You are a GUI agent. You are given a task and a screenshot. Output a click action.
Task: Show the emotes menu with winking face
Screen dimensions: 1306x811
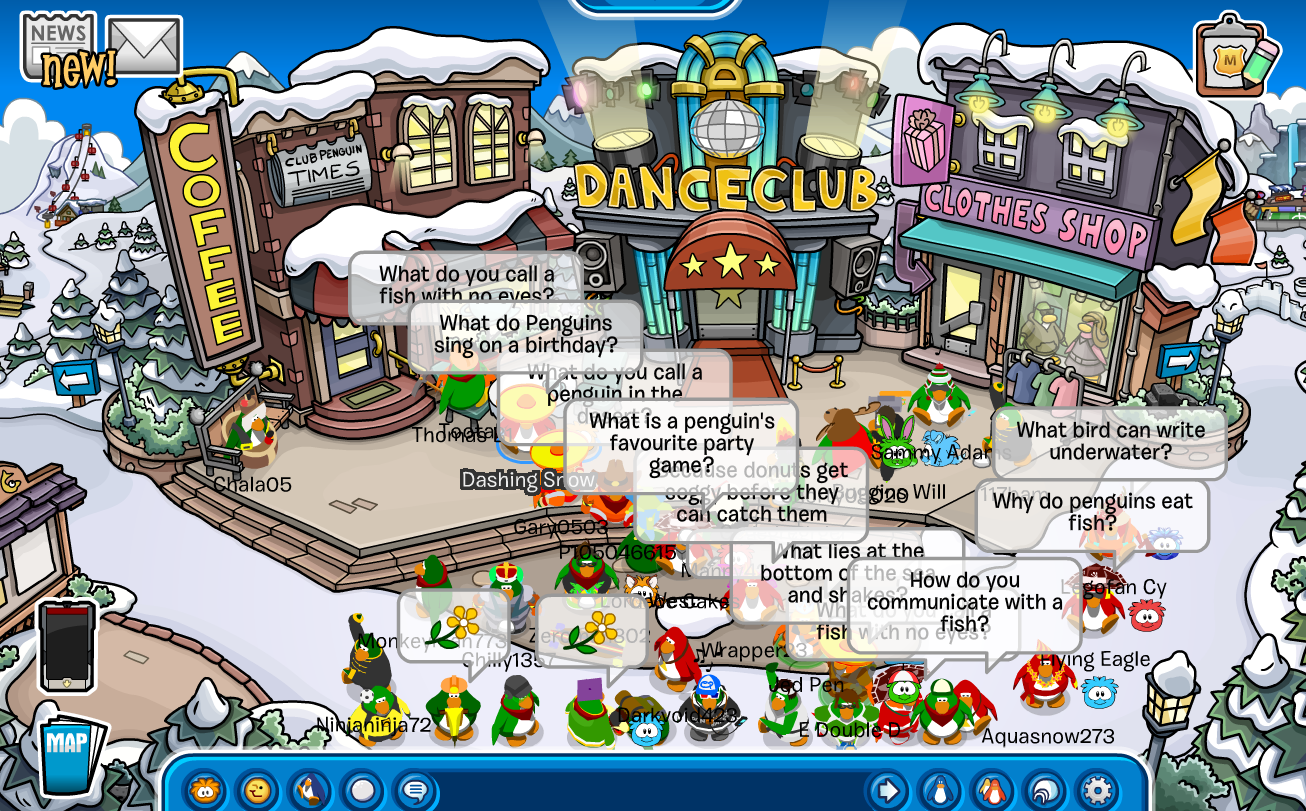(x=257, y=790)
